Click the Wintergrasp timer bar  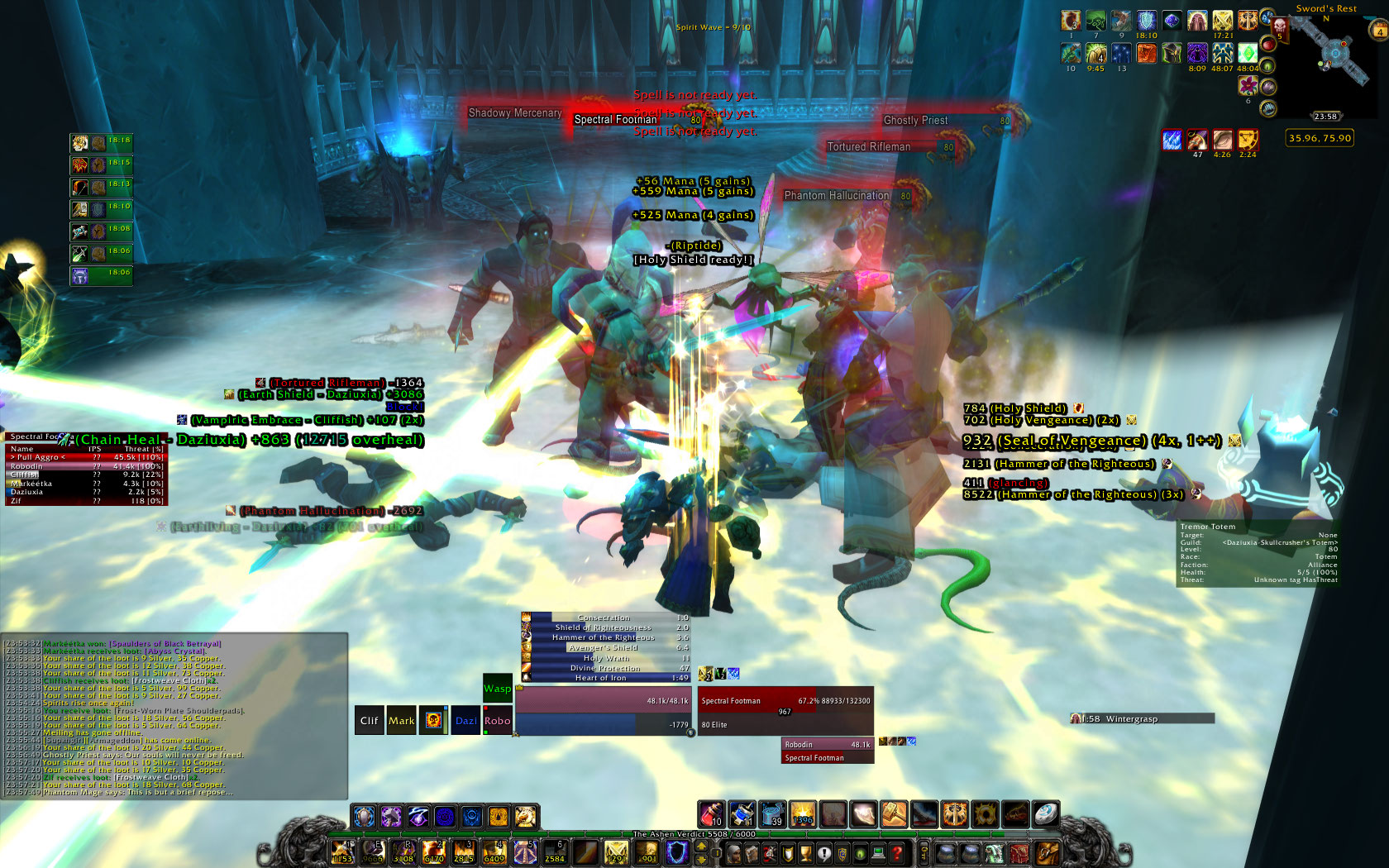click(x=1142, y=719)
